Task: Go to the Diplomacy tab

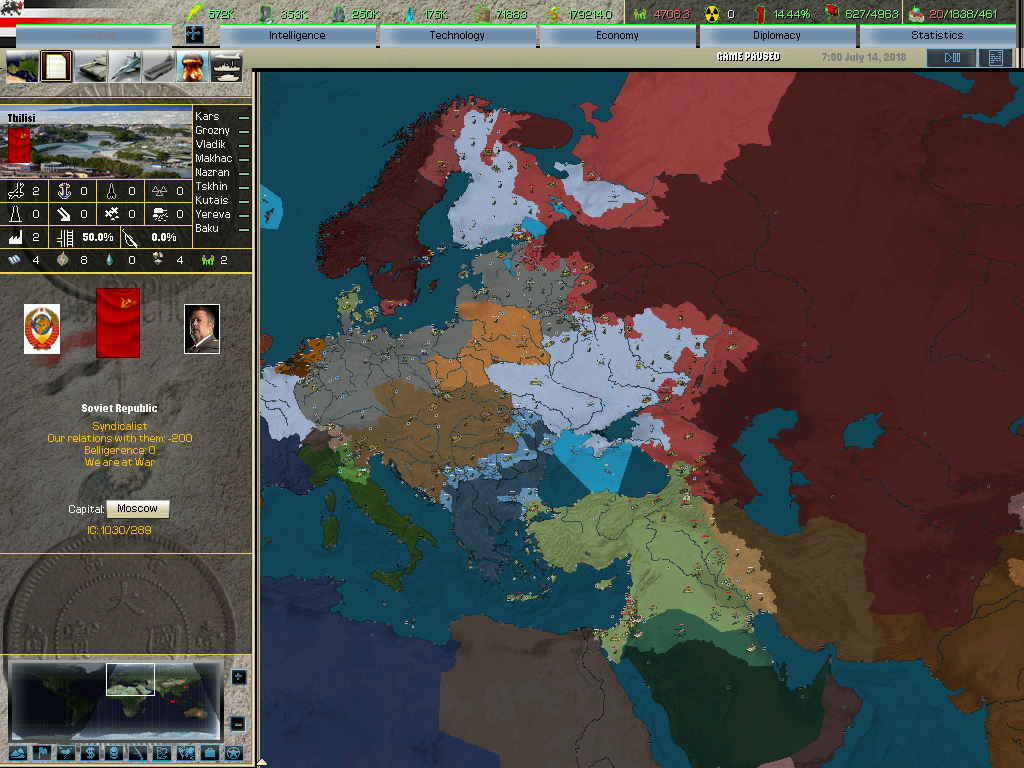Action: 777,35
